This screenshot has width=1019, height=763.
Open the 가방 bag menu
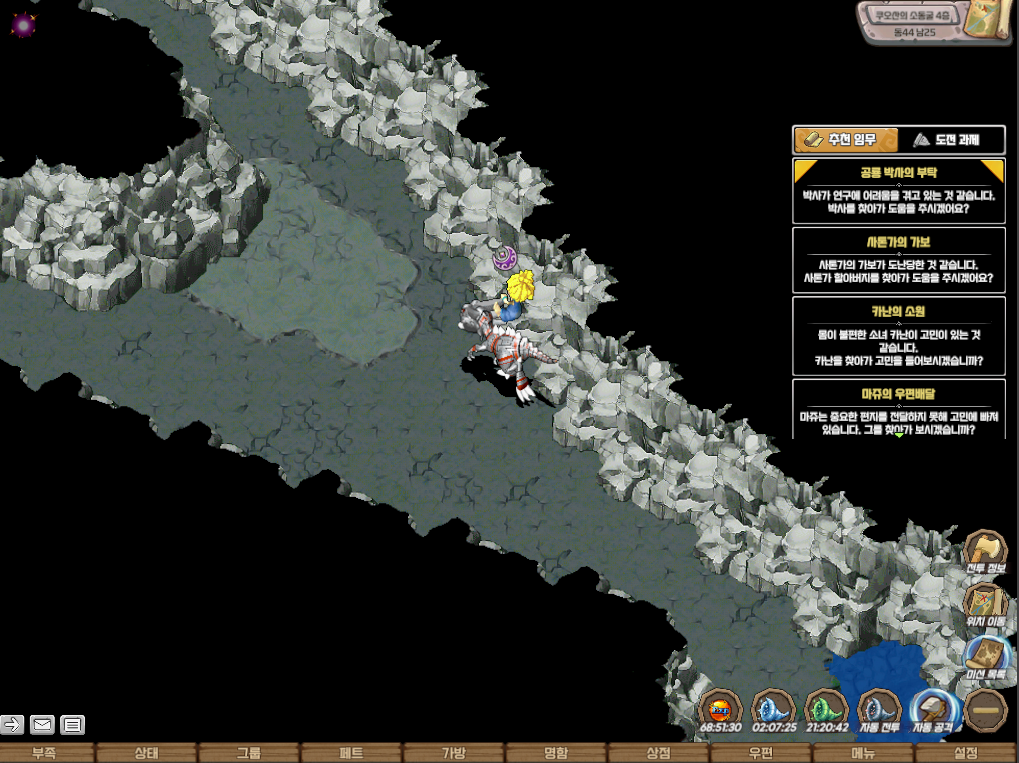click(x=453, y=753)
